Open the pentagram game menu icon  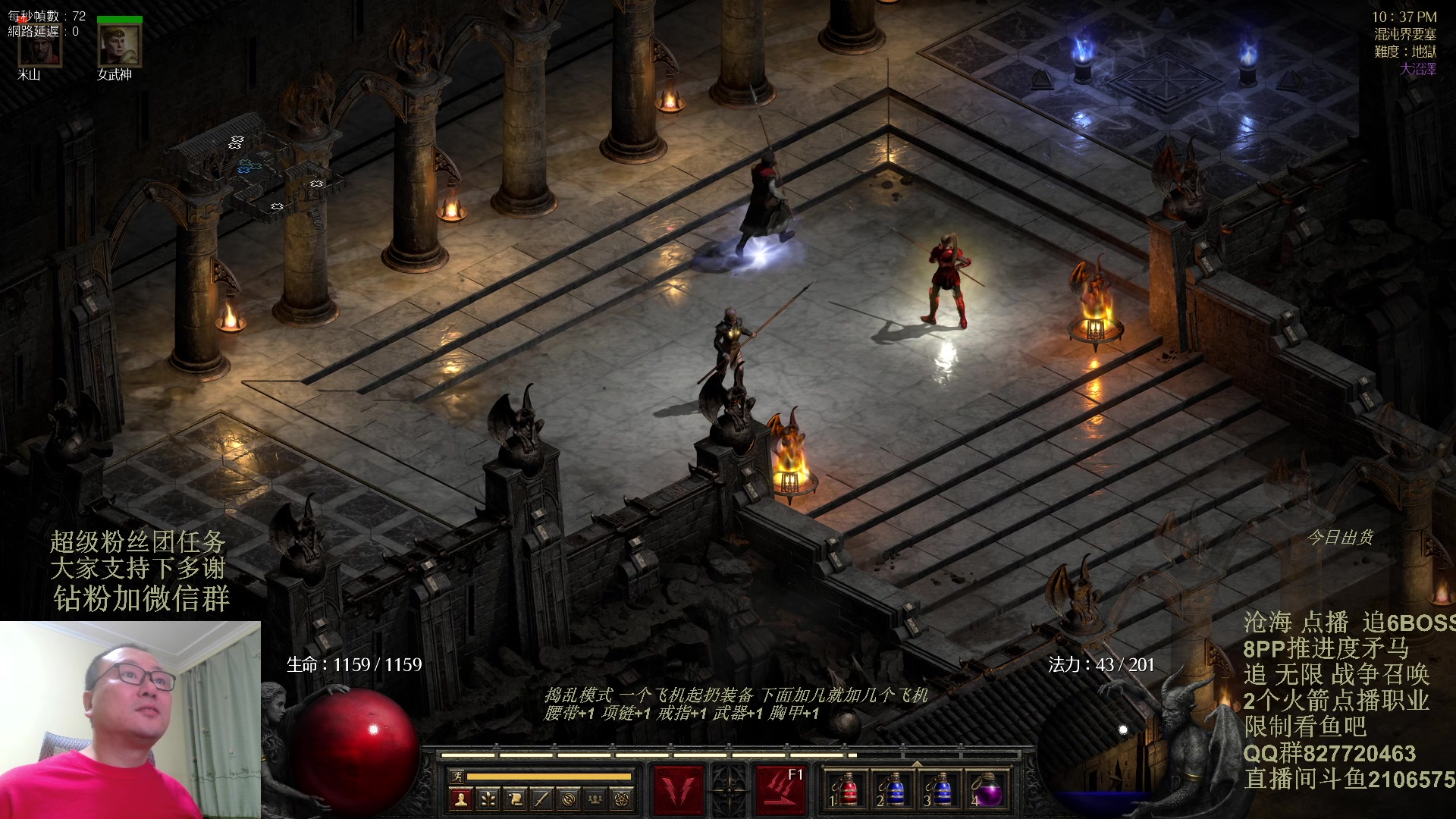click(x=622, y=799)
